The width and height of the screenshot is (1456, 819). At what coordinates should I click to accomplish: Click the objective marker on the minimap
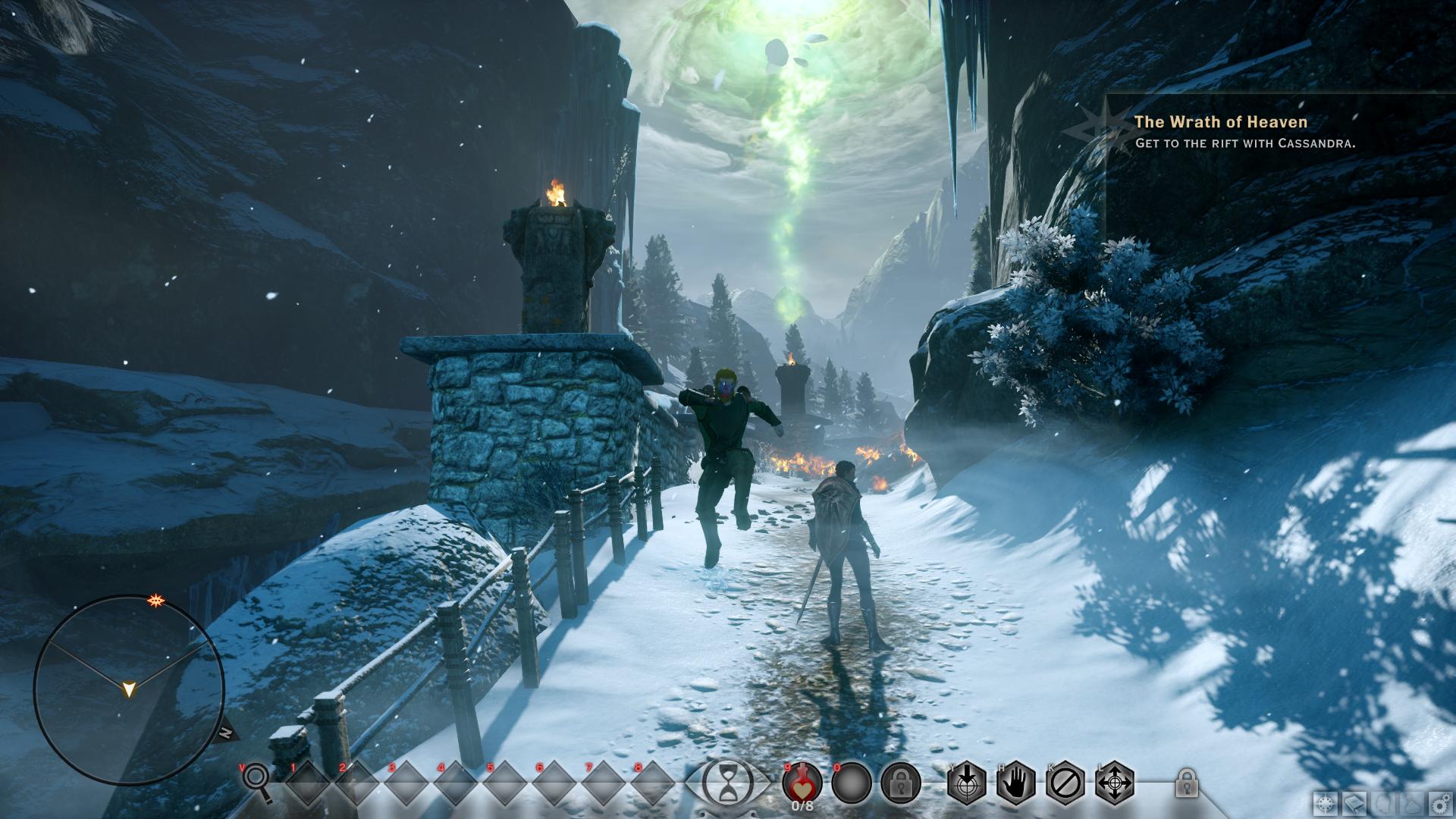[x=158, y=601]
